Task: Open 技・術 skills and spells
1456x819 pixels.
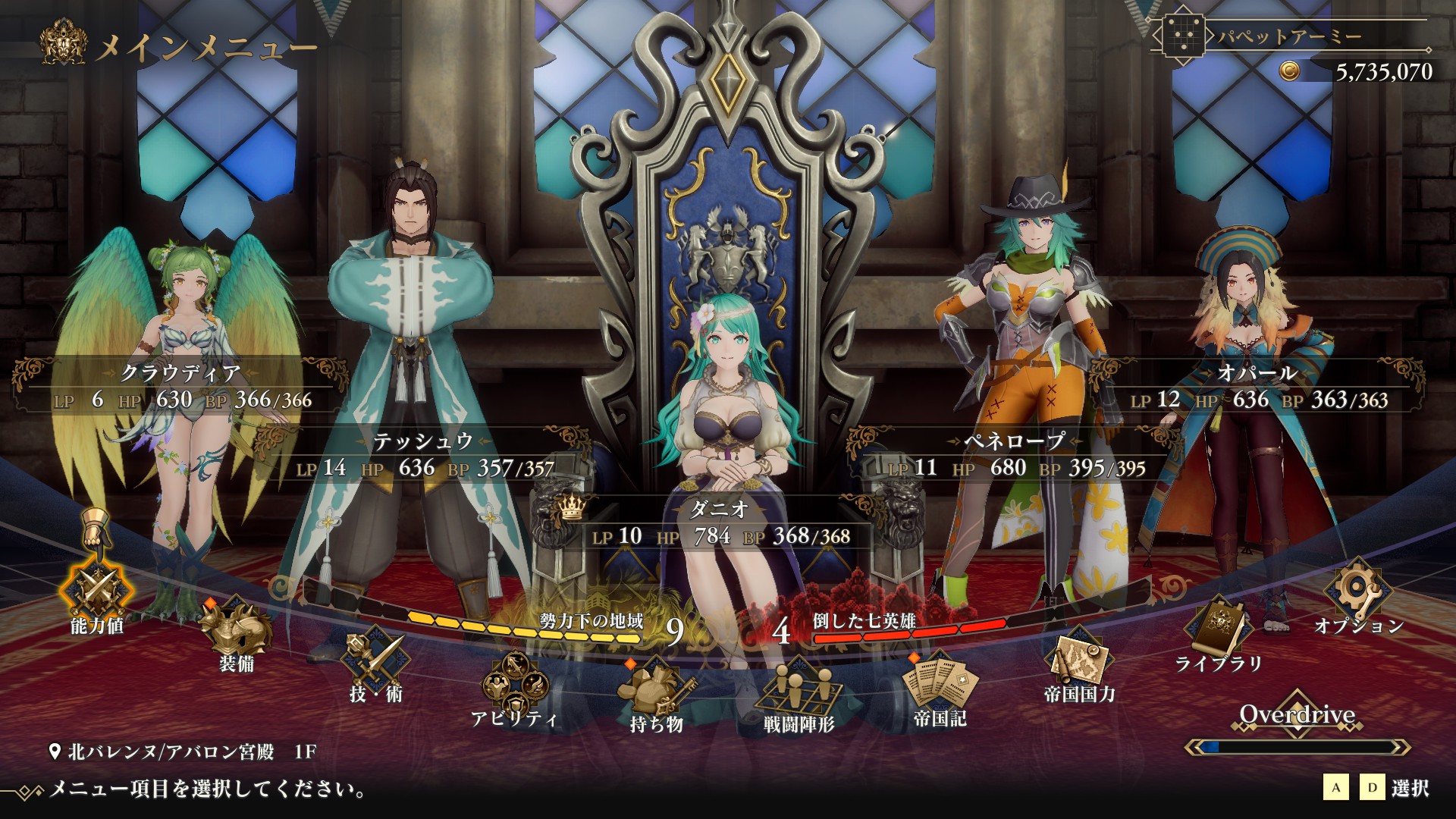Action: pos(375,659)
